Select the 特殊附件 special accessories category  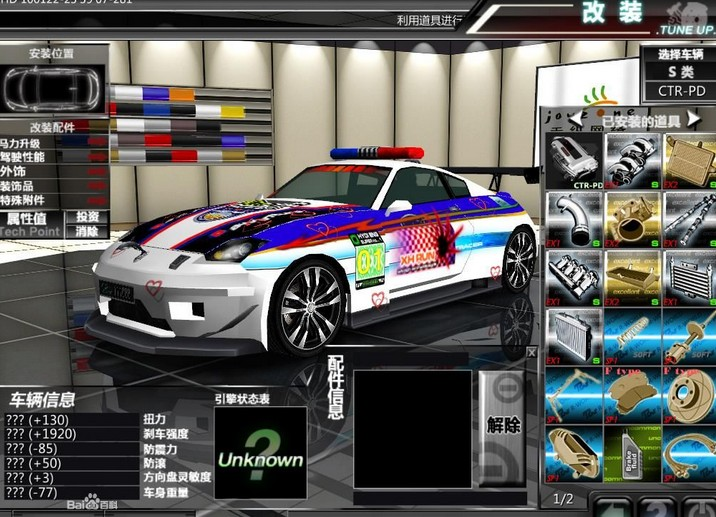30,200
